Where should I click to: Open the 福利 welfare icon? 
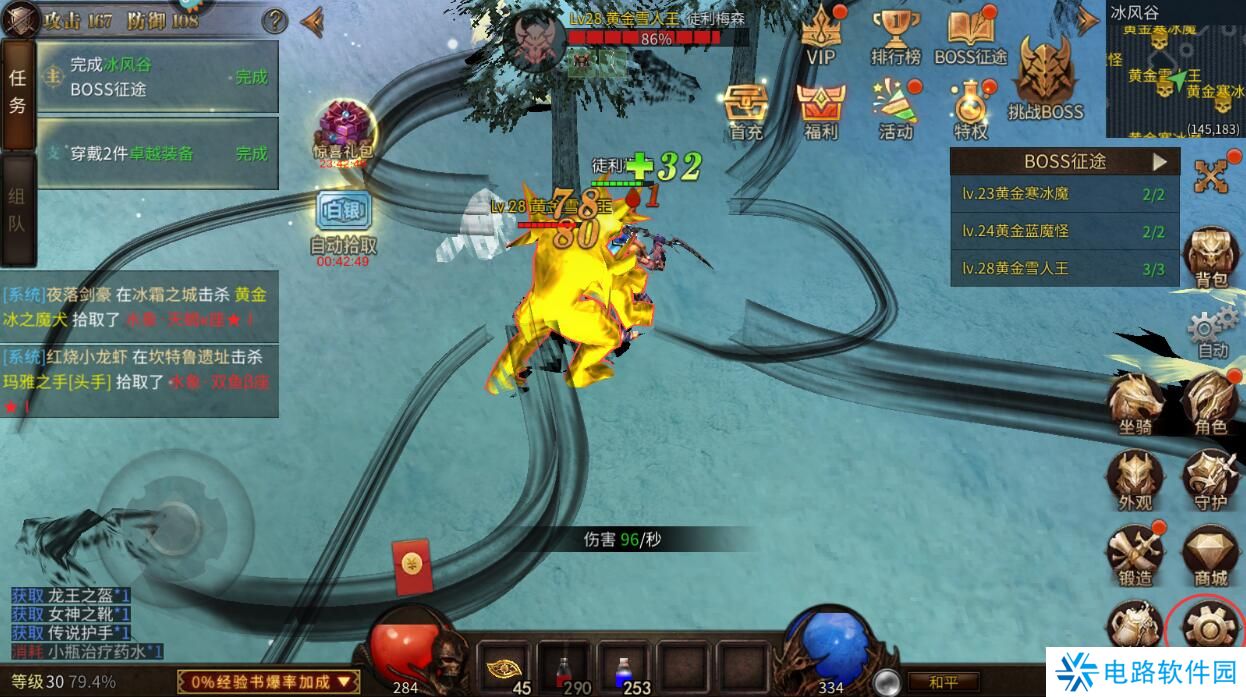click(x=821, y=108)
